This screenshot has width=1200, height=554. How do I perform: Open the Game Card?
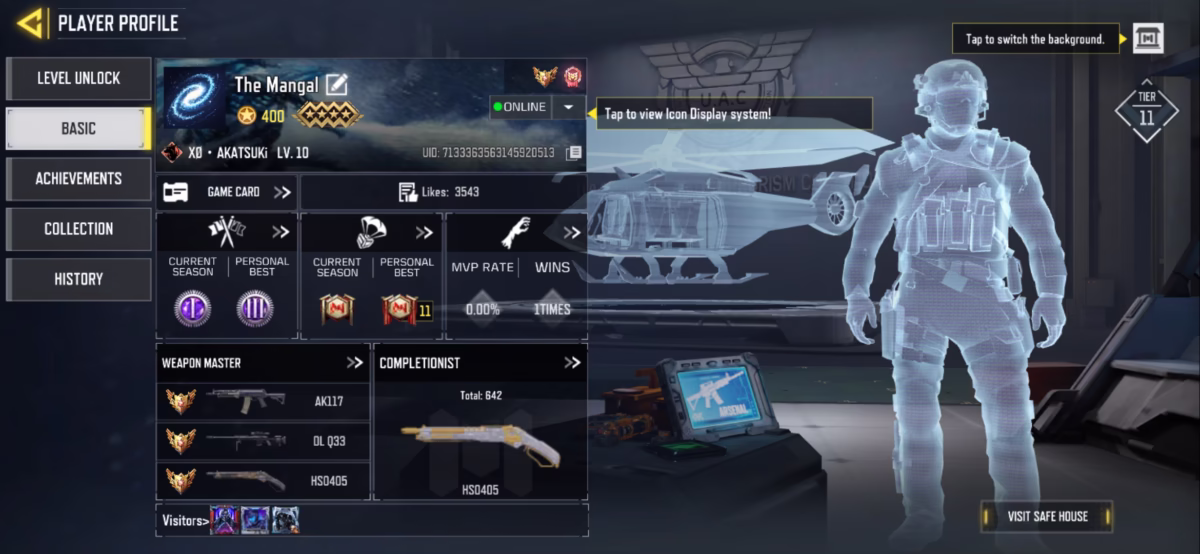[227, 192]
